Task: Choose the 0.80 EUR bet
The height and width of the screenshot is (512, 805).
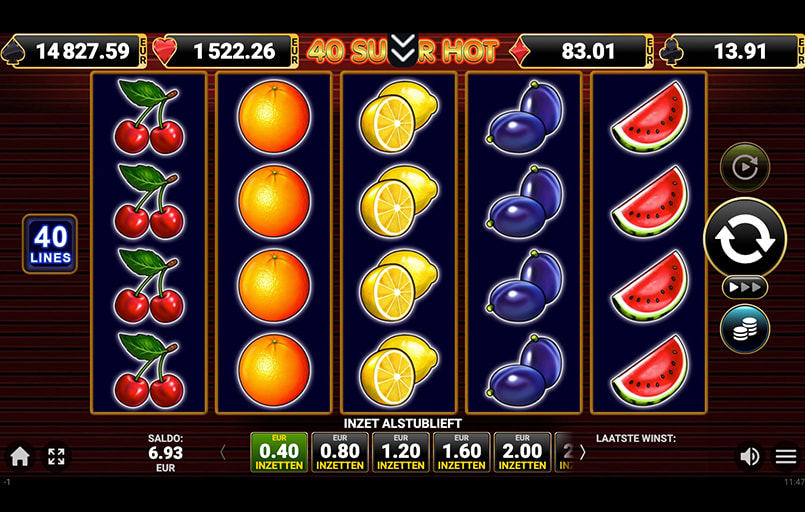Action: coord(340,452)
